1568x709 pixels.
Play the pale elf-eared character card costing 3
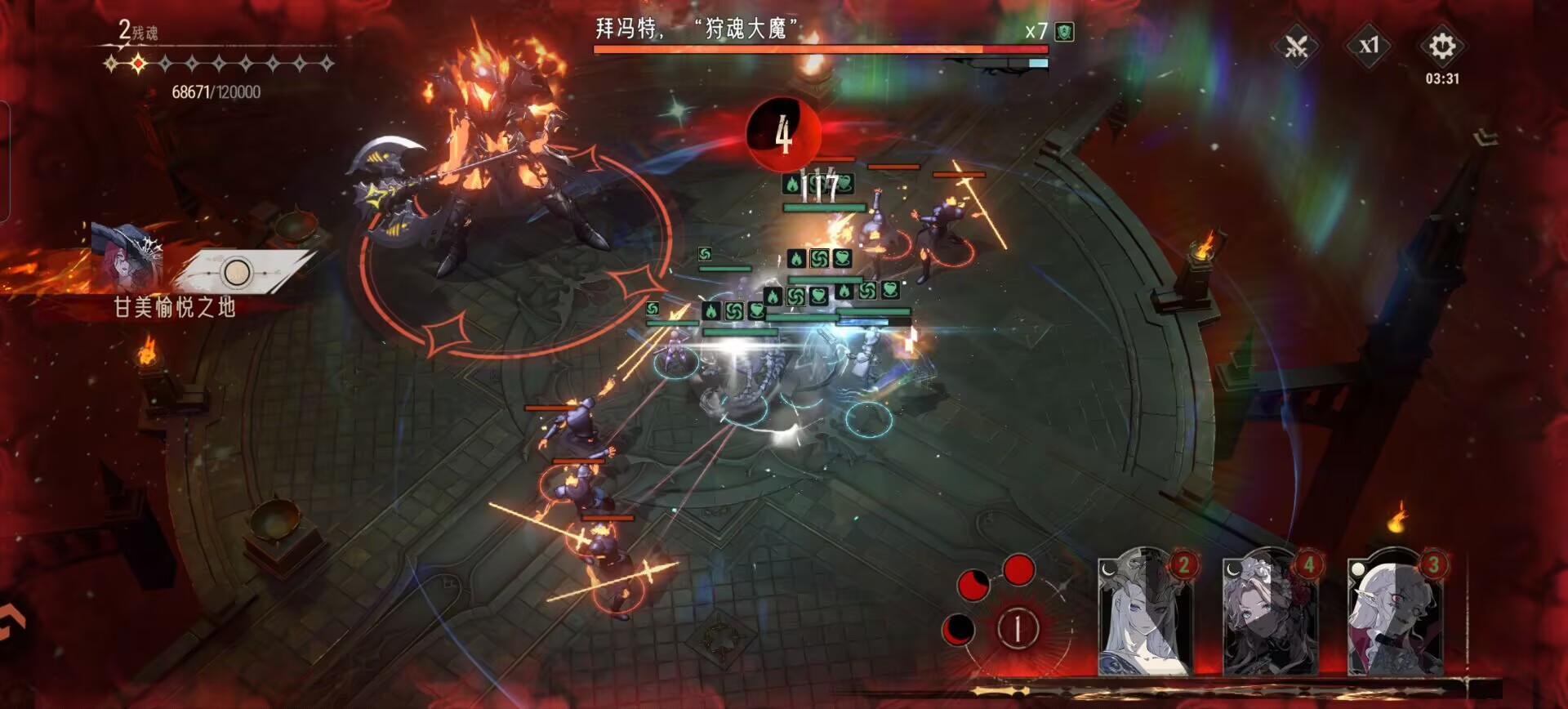click(1395, 614)
